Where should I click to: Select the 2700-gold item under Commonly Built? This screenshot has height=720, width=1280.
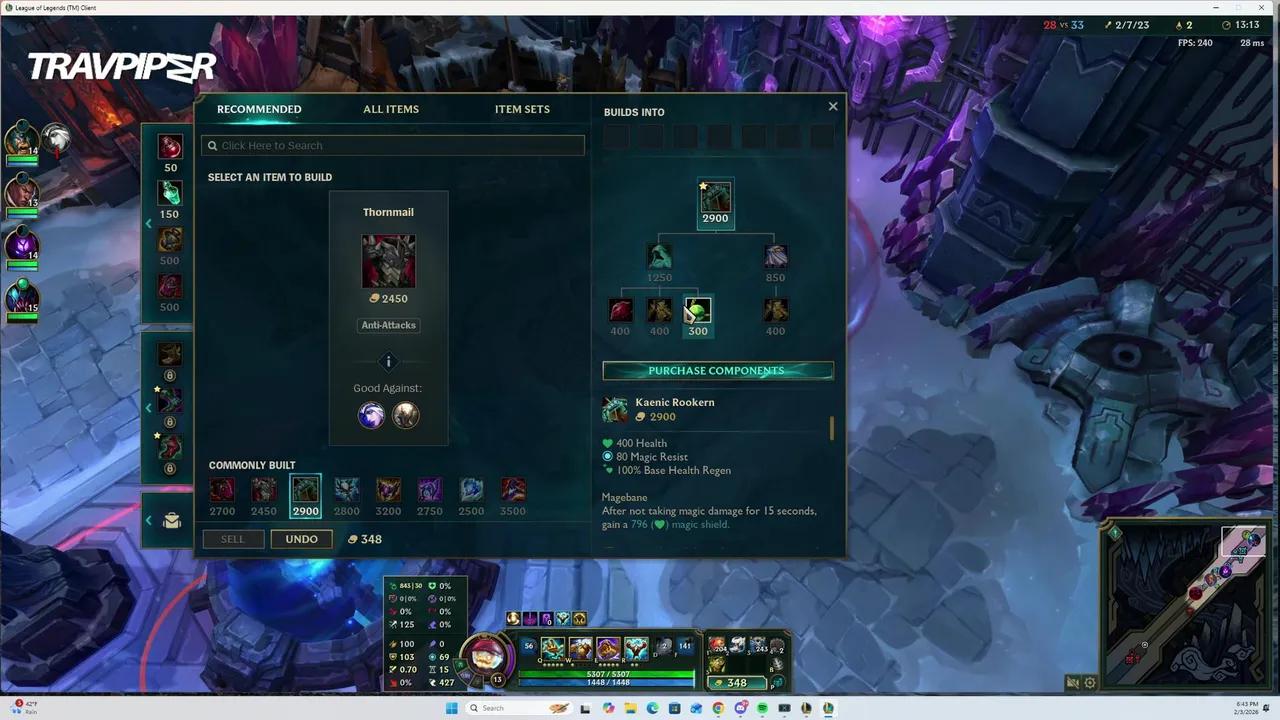(x=222, y=489)
